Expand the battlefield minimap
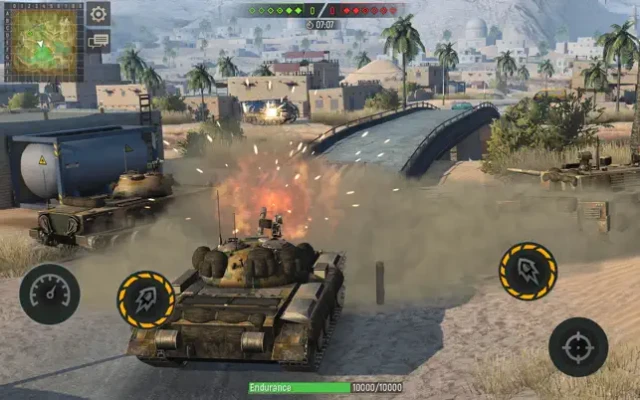This screenshot has height=400, width=640. coord(44,42)
